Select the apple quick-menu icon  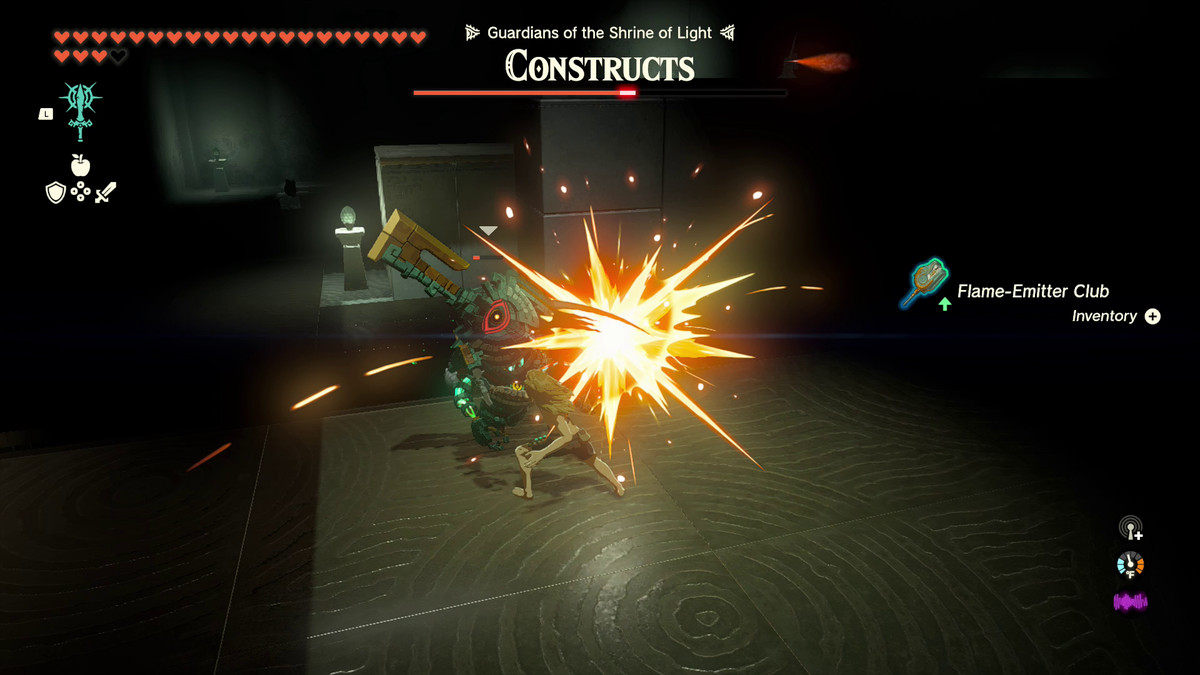tap(81, 165)
